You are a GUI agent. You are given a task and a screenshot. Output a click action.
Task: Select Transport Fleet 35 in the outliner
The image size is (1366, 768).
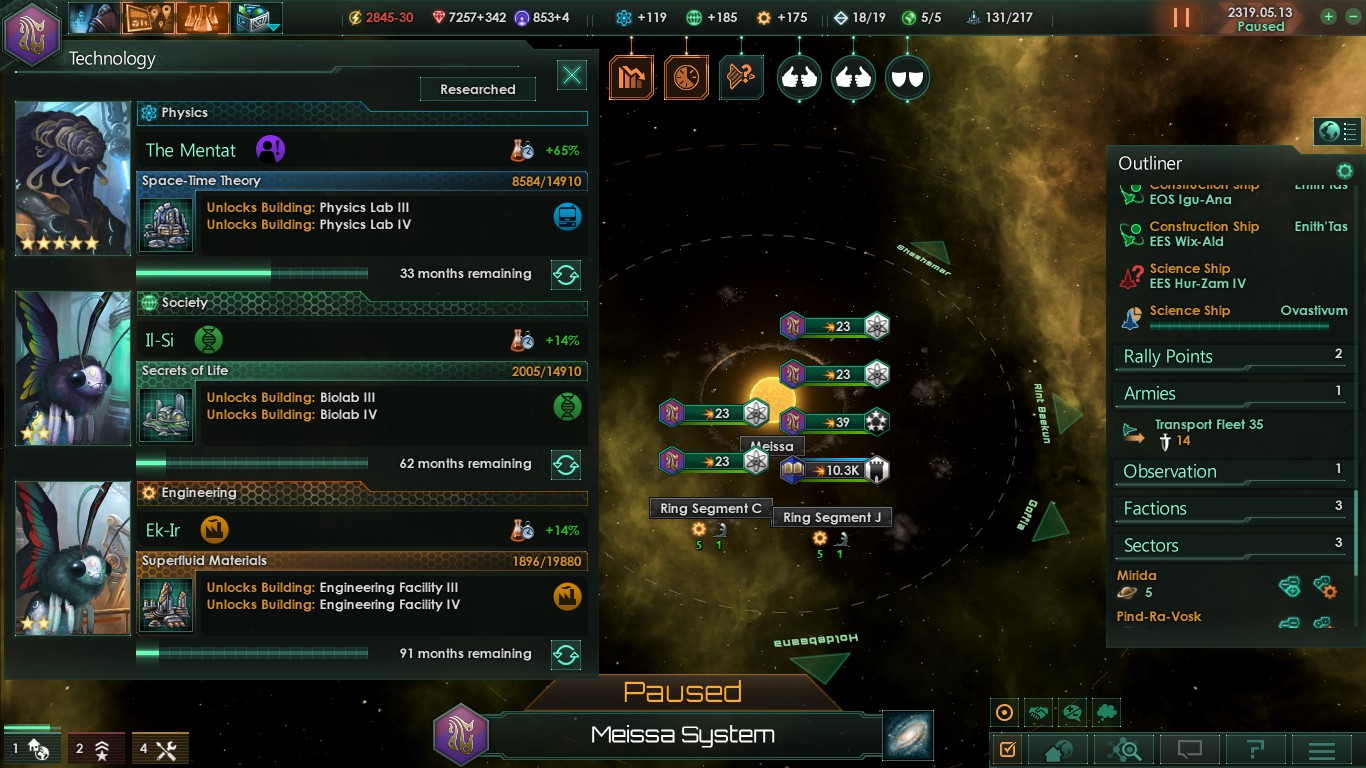1208,425
